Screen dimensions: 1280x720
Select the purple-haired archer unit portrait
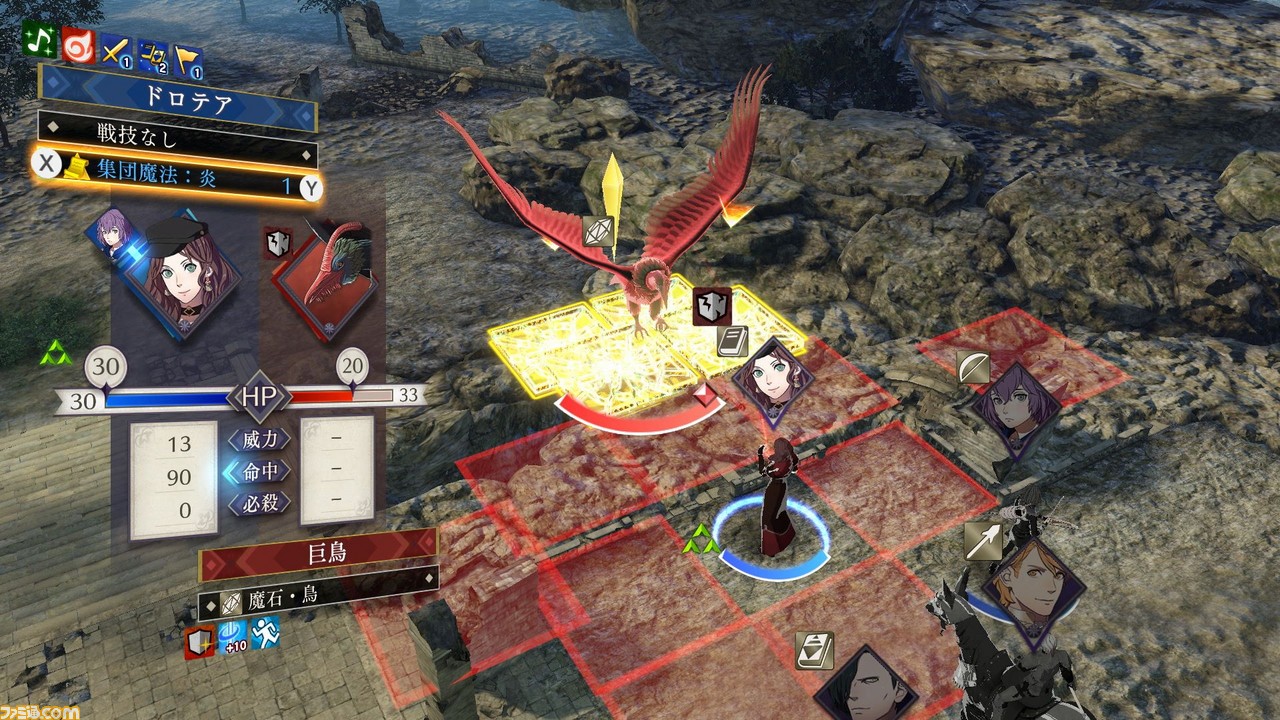point(1015,408)
